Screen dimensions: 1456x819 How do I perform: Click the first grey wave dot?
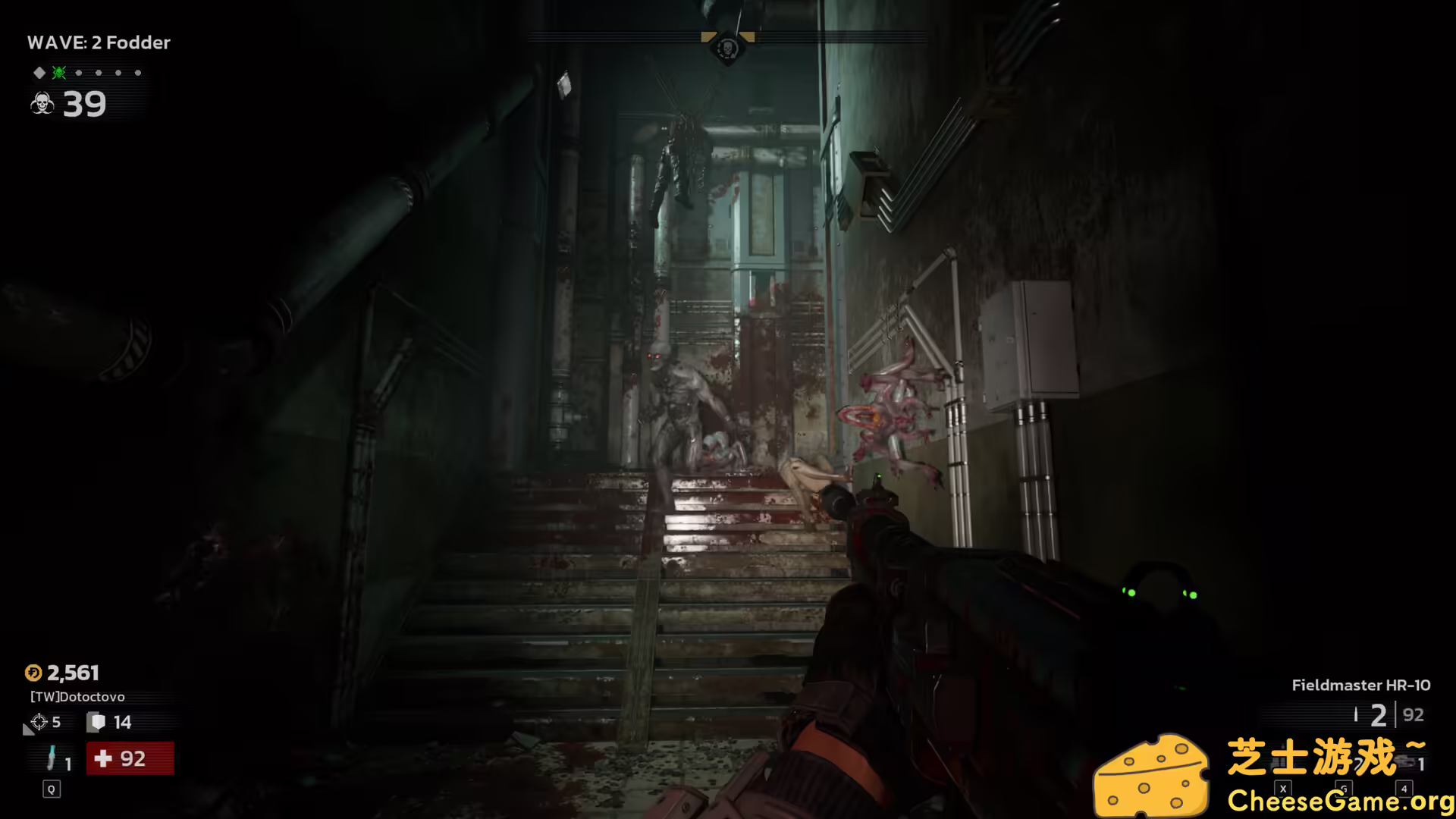point(79,73)
